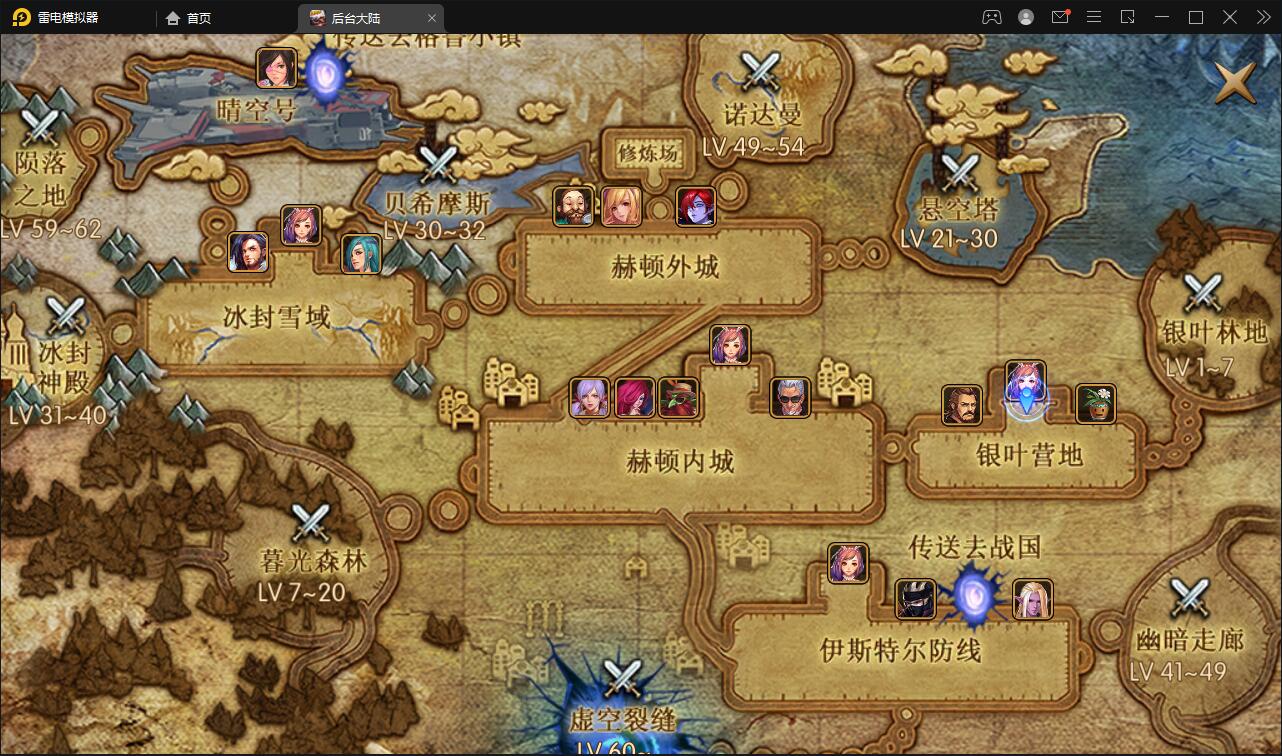Enter the 虚空裂缝 dungeon via crossed swords icon
Image resolution: width=1282 pixels, height=756 pixels.
624,675
